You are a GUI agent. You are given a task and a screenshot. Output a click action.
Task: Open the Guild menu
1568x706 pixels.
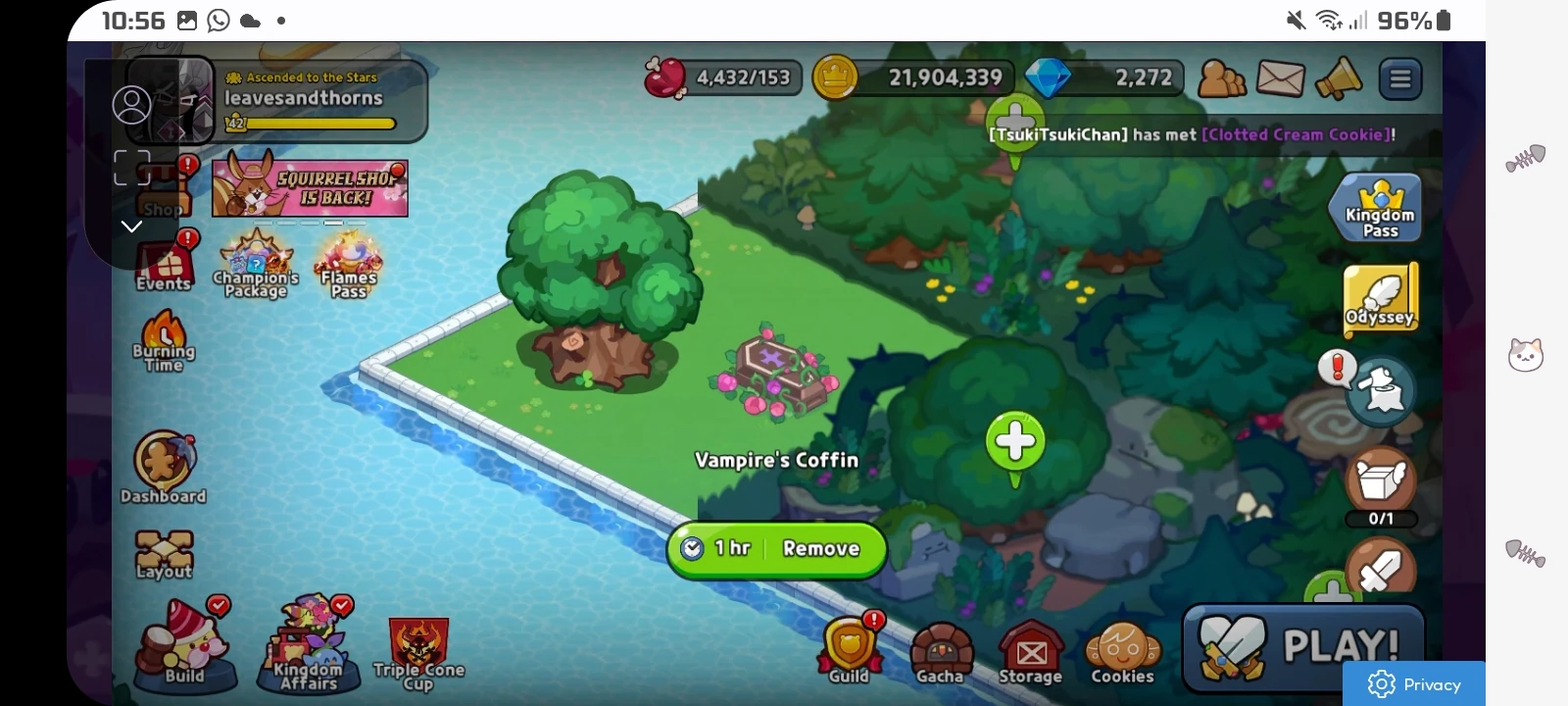(x=850, y=647)
